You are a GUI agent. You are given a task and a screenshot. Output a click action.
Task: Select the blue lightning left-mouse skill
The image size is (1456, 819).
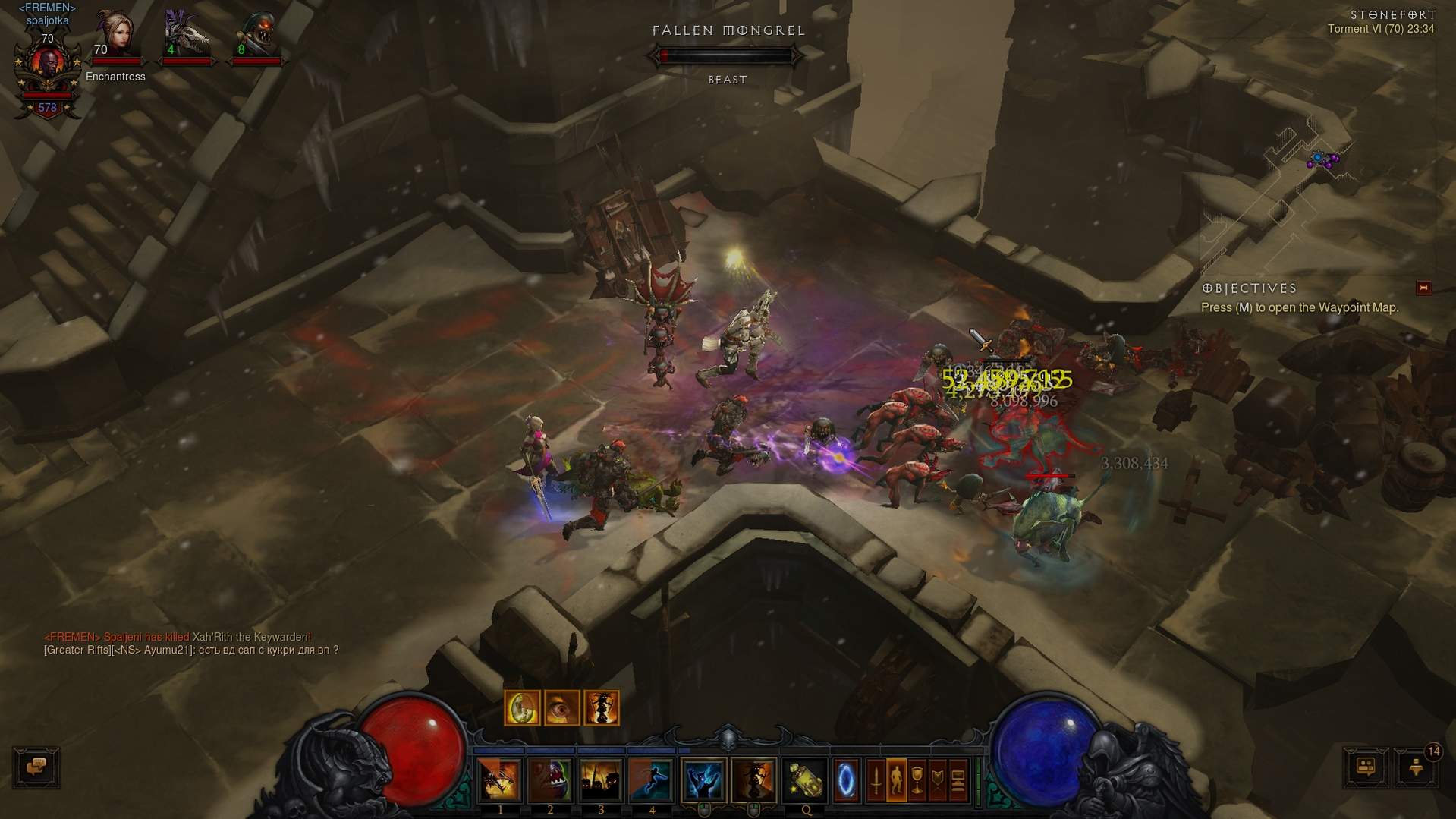point(703,780)
